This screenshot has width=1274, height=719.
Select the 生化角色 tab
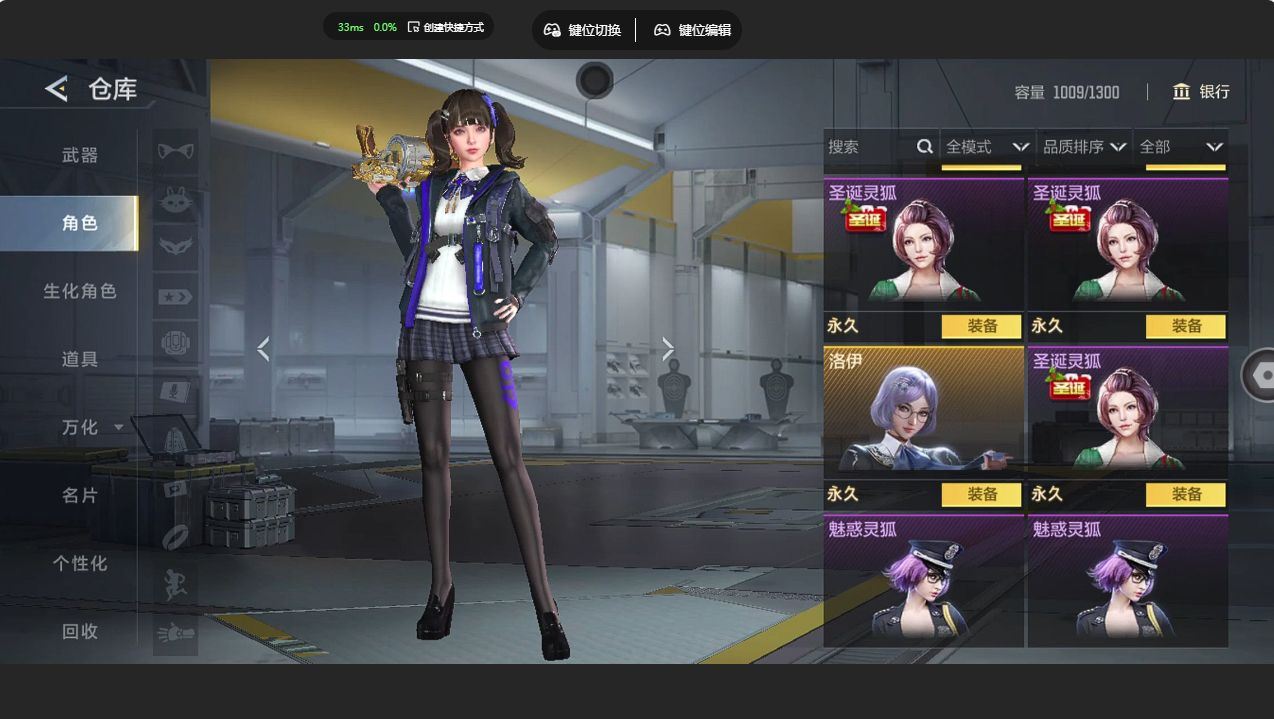80,291
